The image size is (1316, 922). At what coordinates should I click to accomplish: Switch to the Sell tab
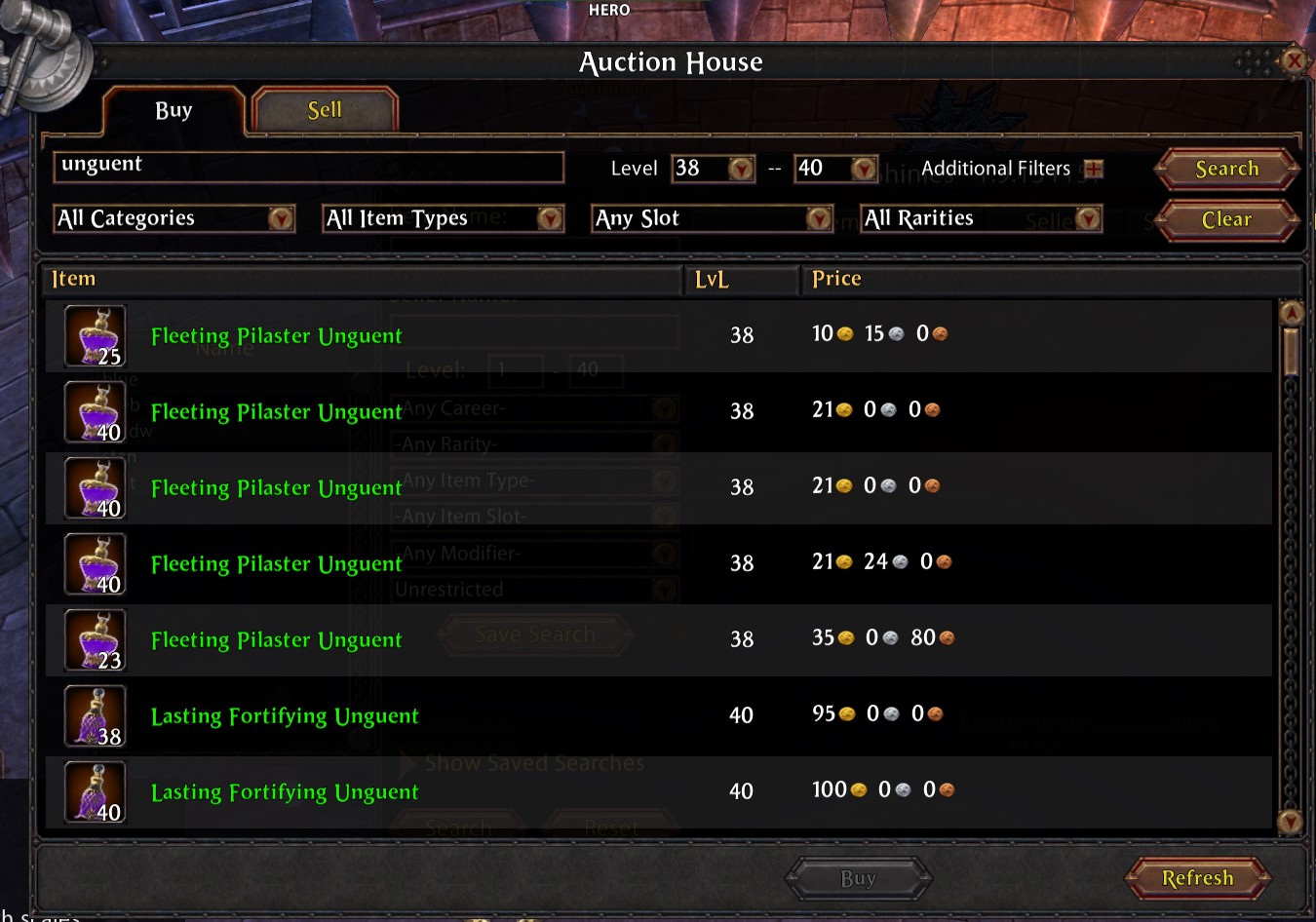325,110
